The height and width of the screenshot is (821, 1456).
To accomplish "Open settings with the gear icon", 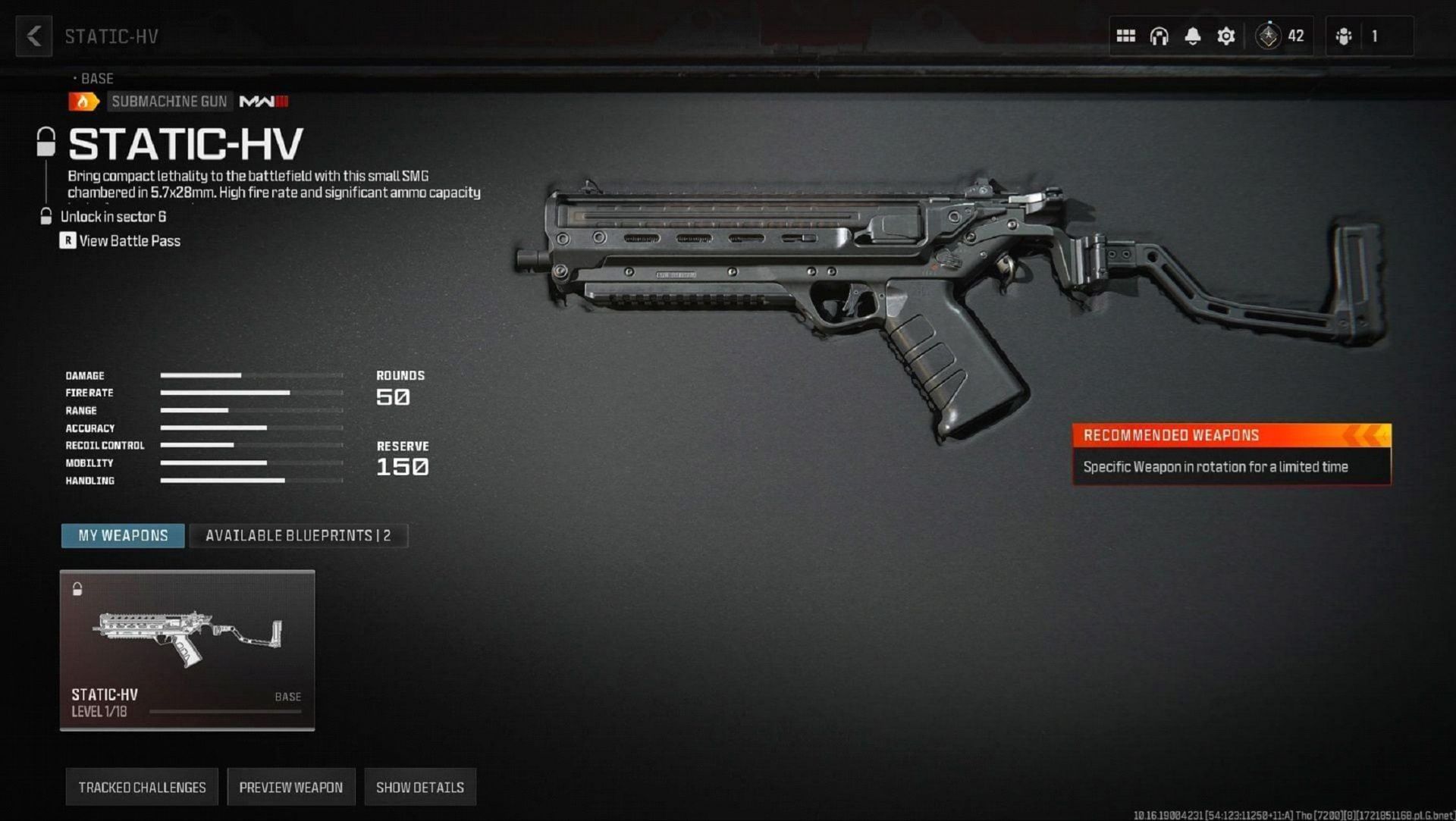I will tap(1227, 35).
